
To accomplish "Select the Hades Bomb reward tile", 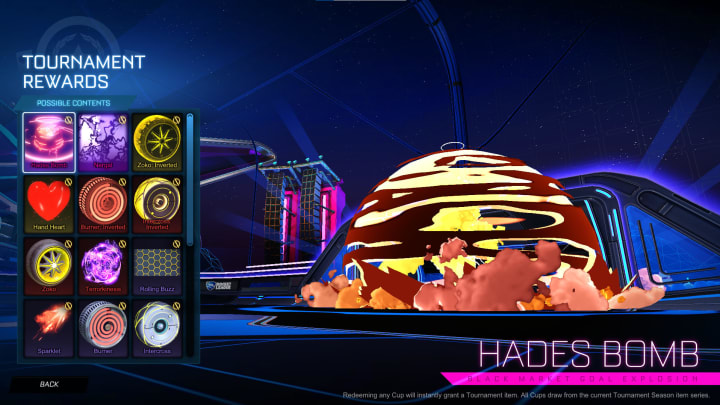I will 48,140.
